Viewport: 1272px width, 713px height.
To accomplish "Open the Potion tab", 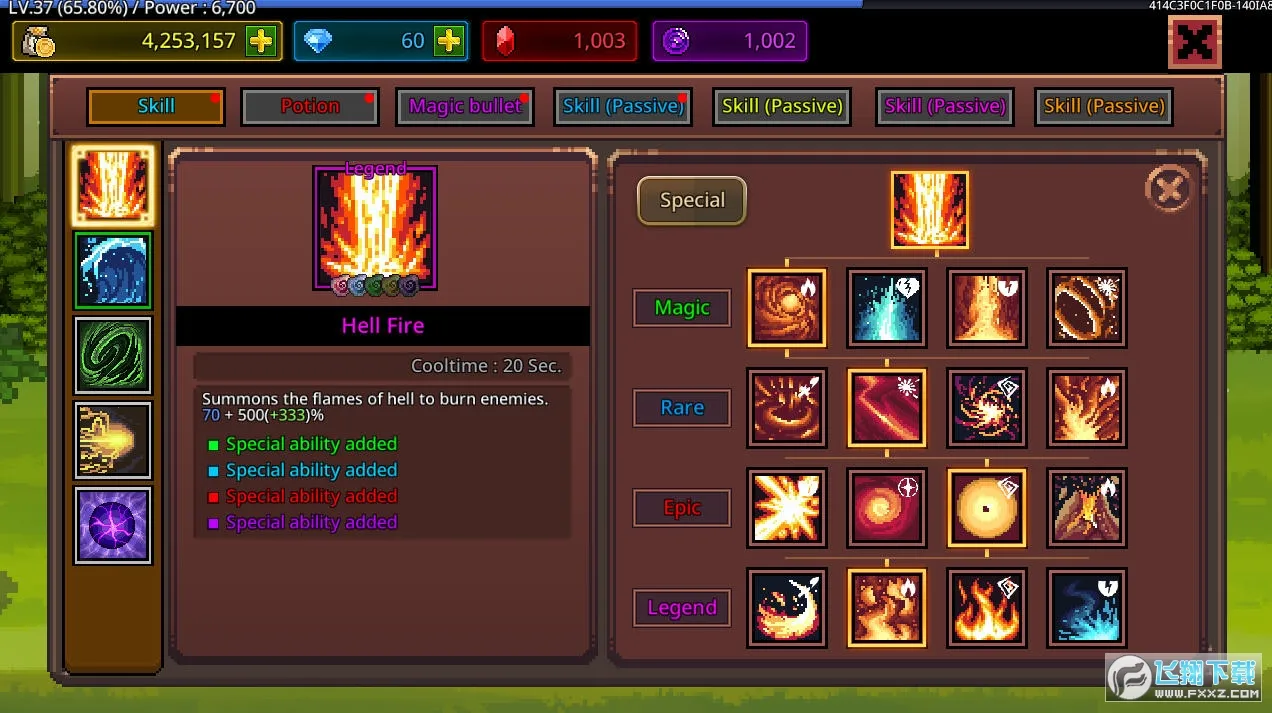I will coord(309,107).
